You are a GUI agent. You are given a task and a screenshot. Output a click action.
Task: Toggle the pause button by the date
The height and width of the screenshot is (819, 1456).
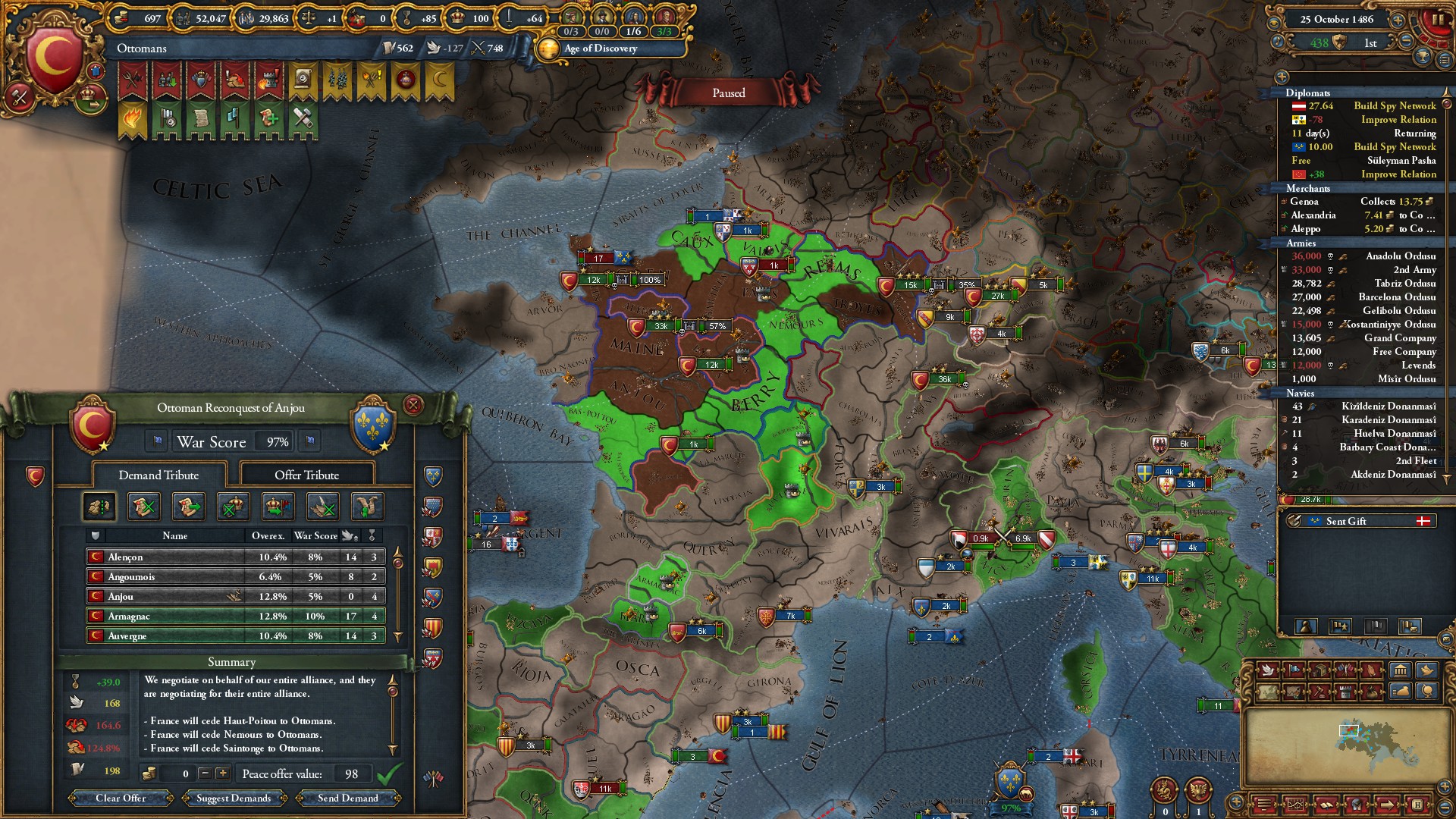1437,20
